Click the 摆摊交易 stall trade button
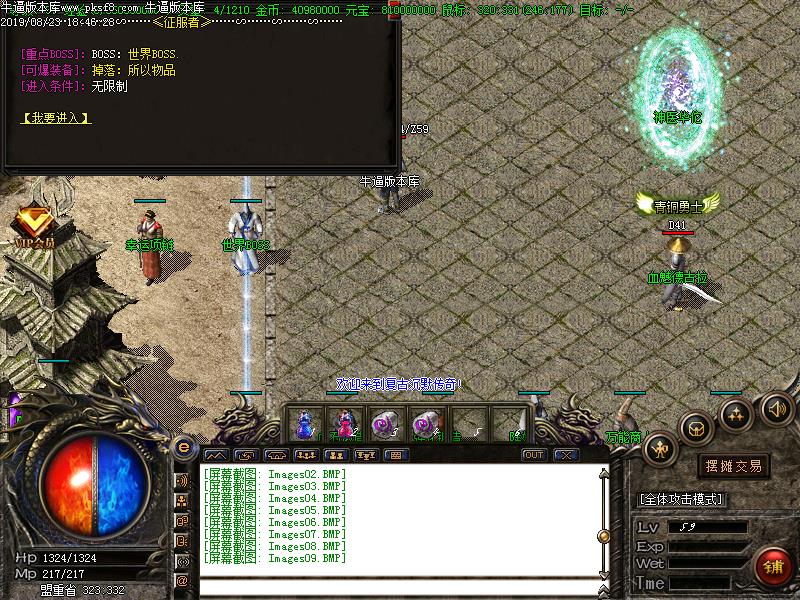Screen dimensions: 800x600 click(734, 466)
